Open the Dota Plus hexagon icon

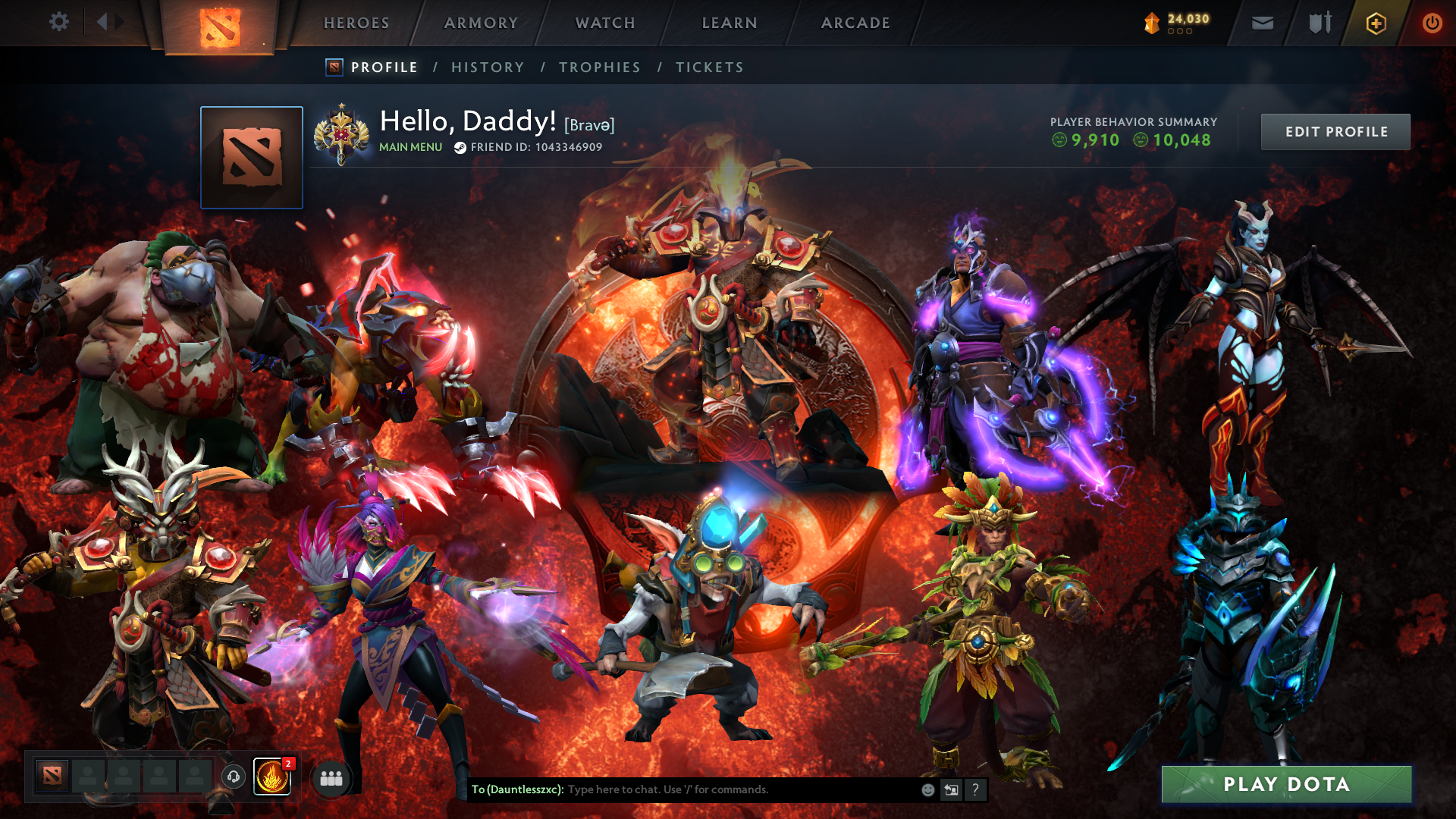coord(1376,23)
